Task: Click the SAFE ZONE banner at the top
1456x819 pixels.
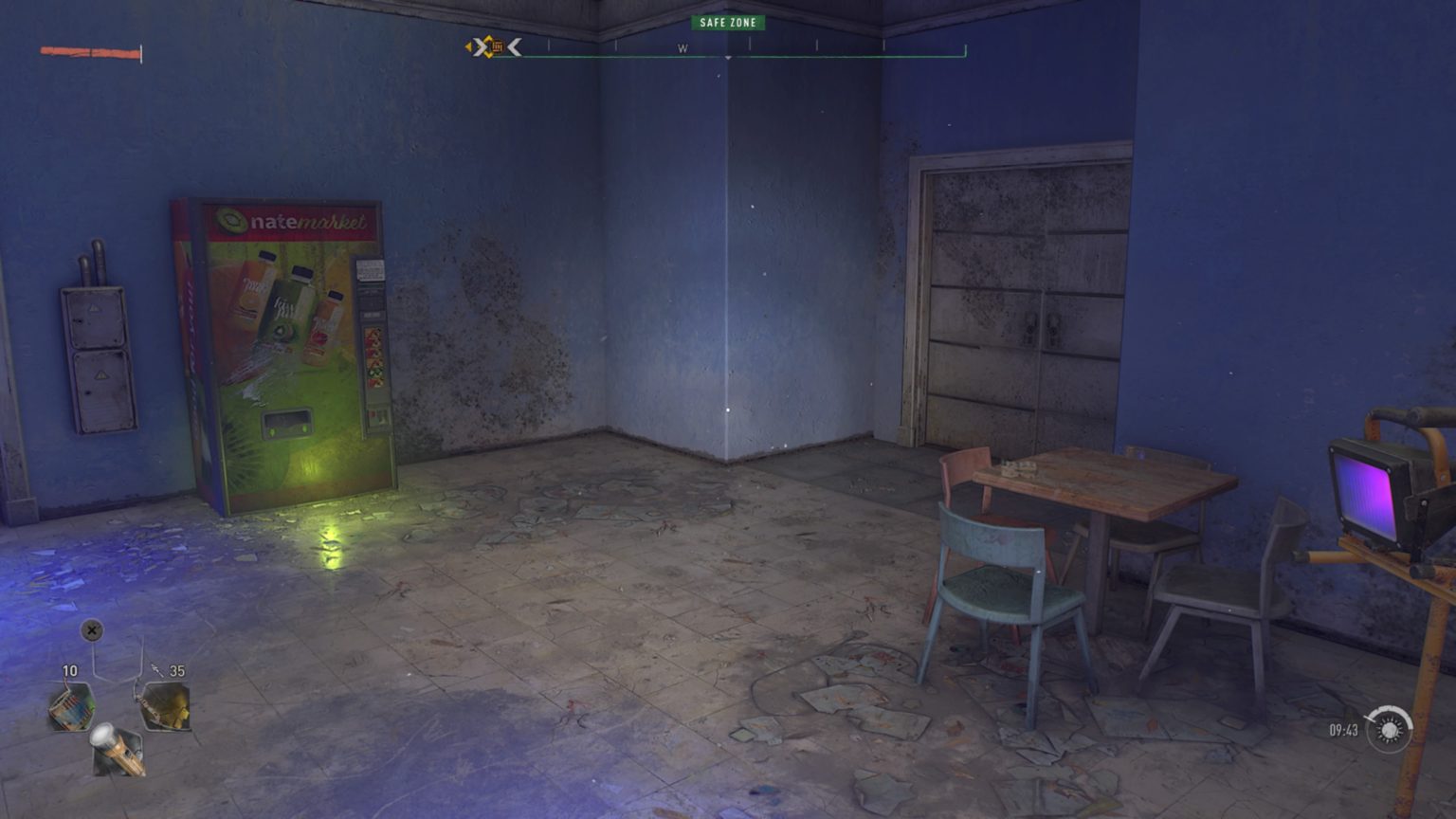Action: [728, 22]
